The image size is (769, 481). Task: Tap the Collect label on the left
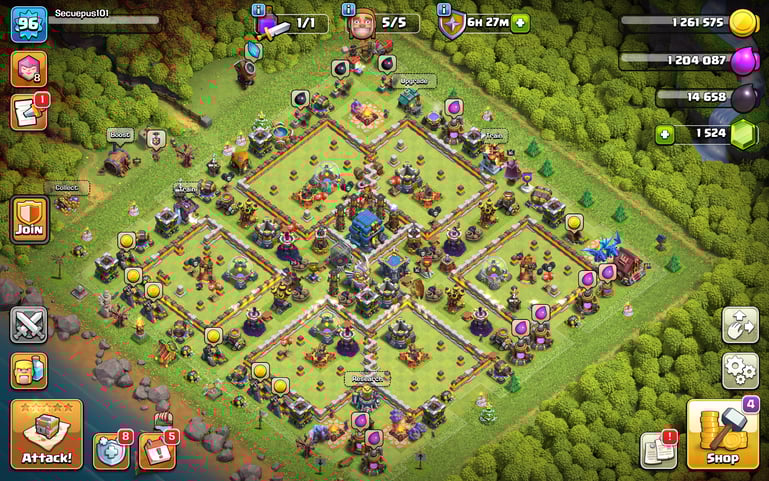click(66, 187)
